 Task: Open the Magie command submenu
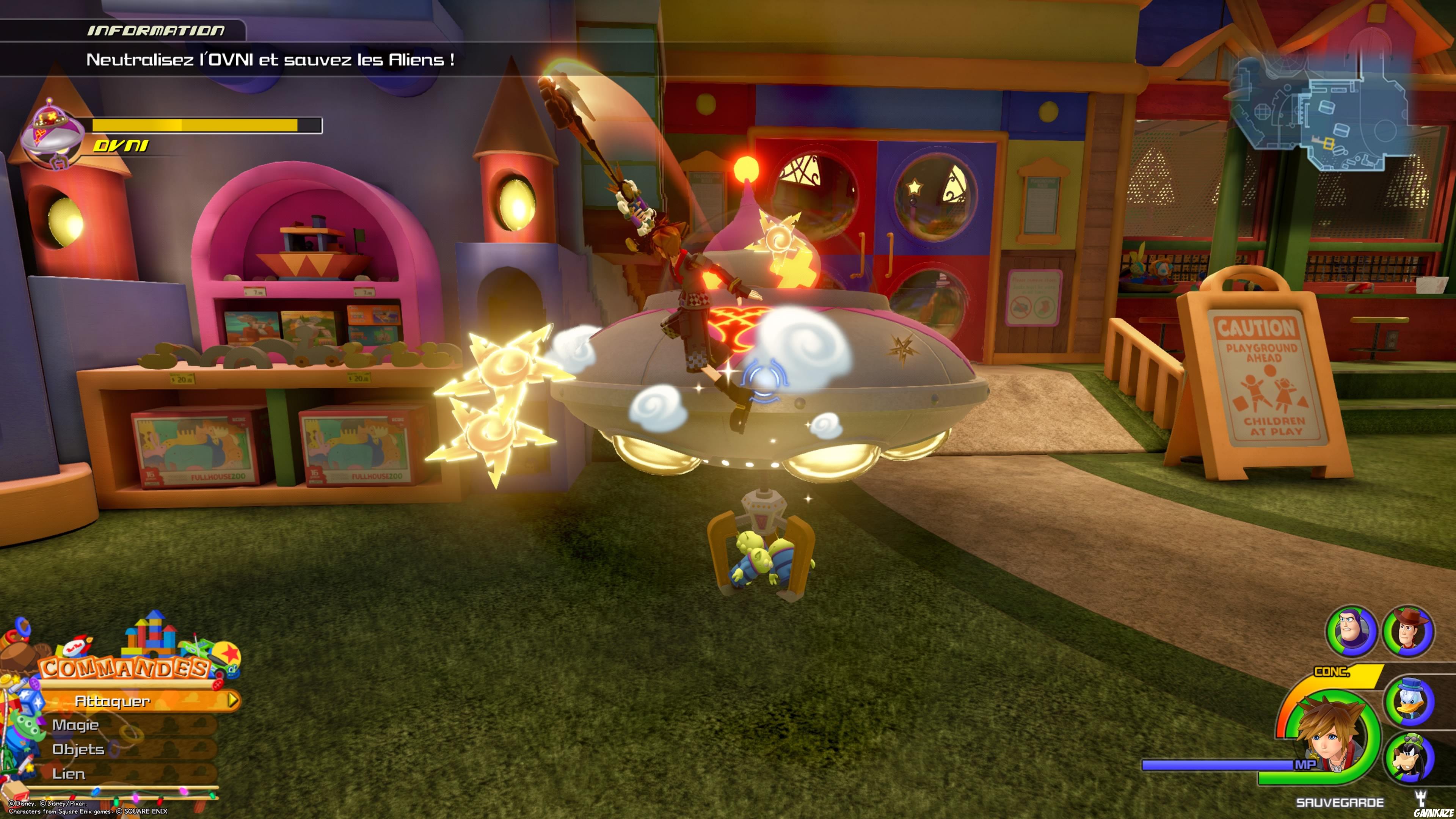point(76,725)
